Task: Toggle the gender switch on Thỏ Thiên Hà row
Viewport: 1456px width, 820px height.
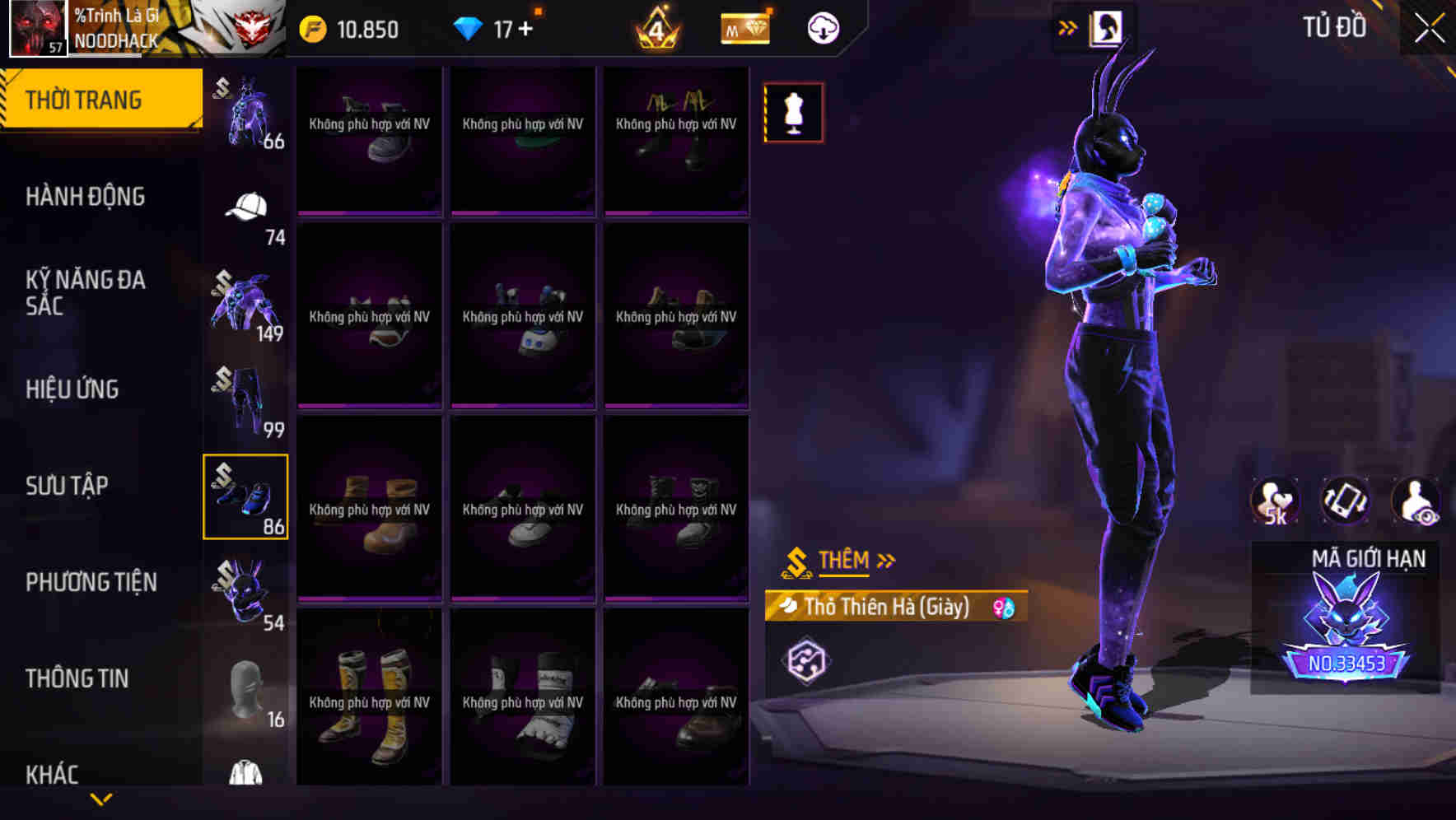Action: [1004, 606]
